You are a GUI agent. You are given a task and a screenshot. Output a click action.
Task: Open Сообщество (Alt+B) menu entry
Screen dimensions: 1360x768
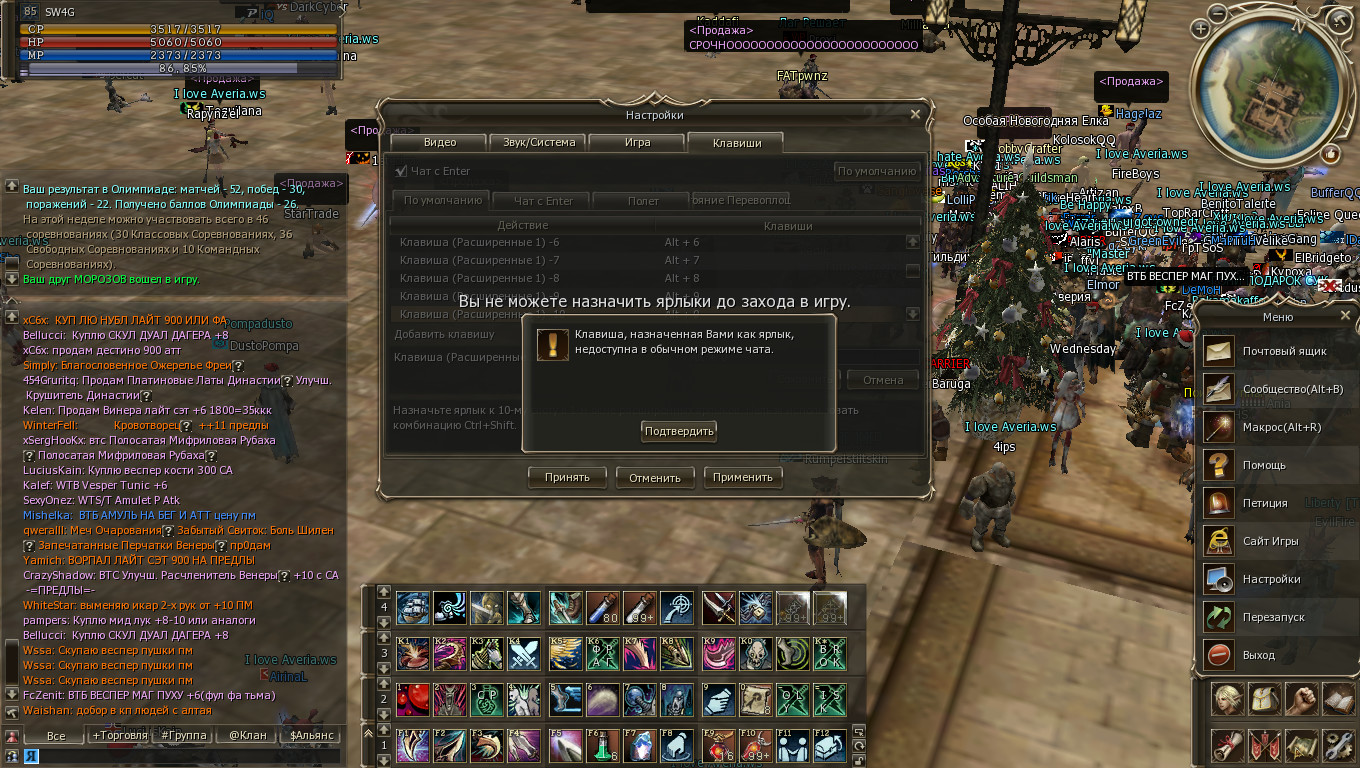1292,389
